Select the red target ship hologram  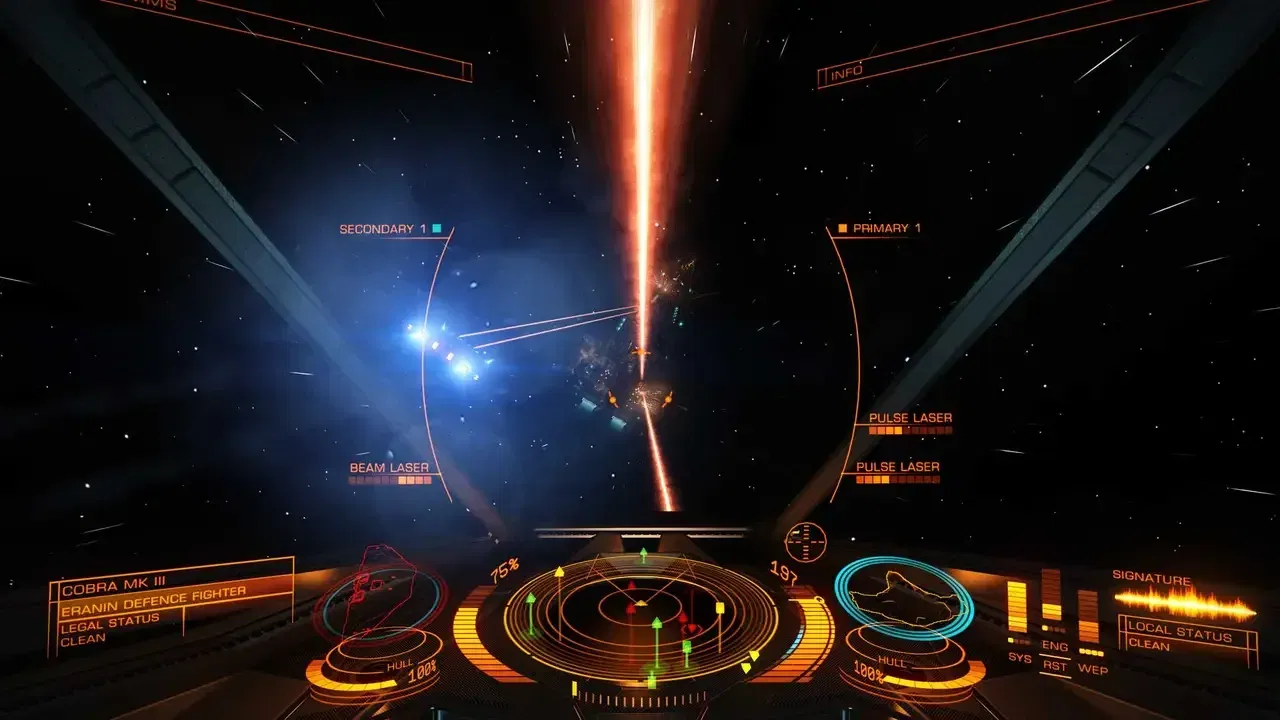pos(377,597)
